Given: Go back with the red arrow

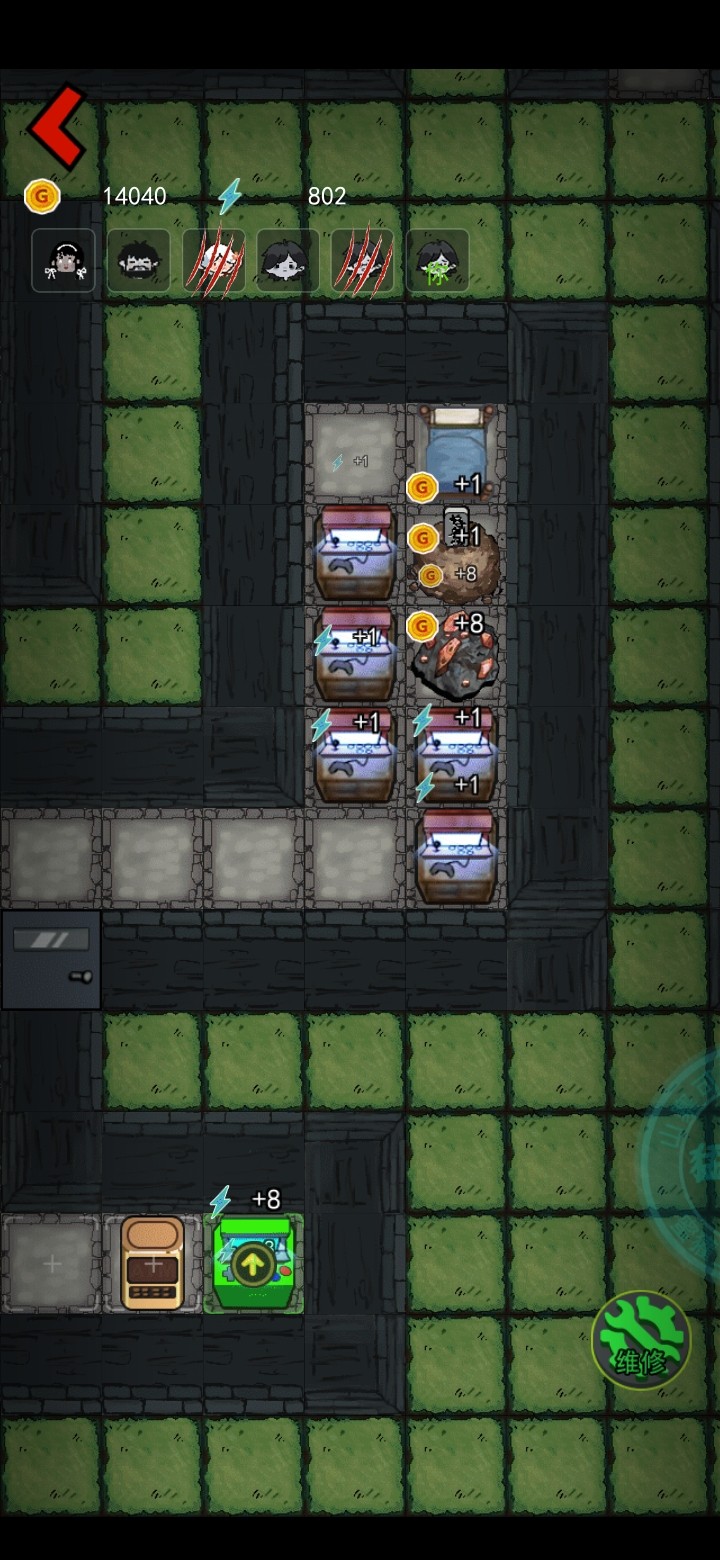Looking at the screenshot, I should pyautogui.click(x=57, y=127).
